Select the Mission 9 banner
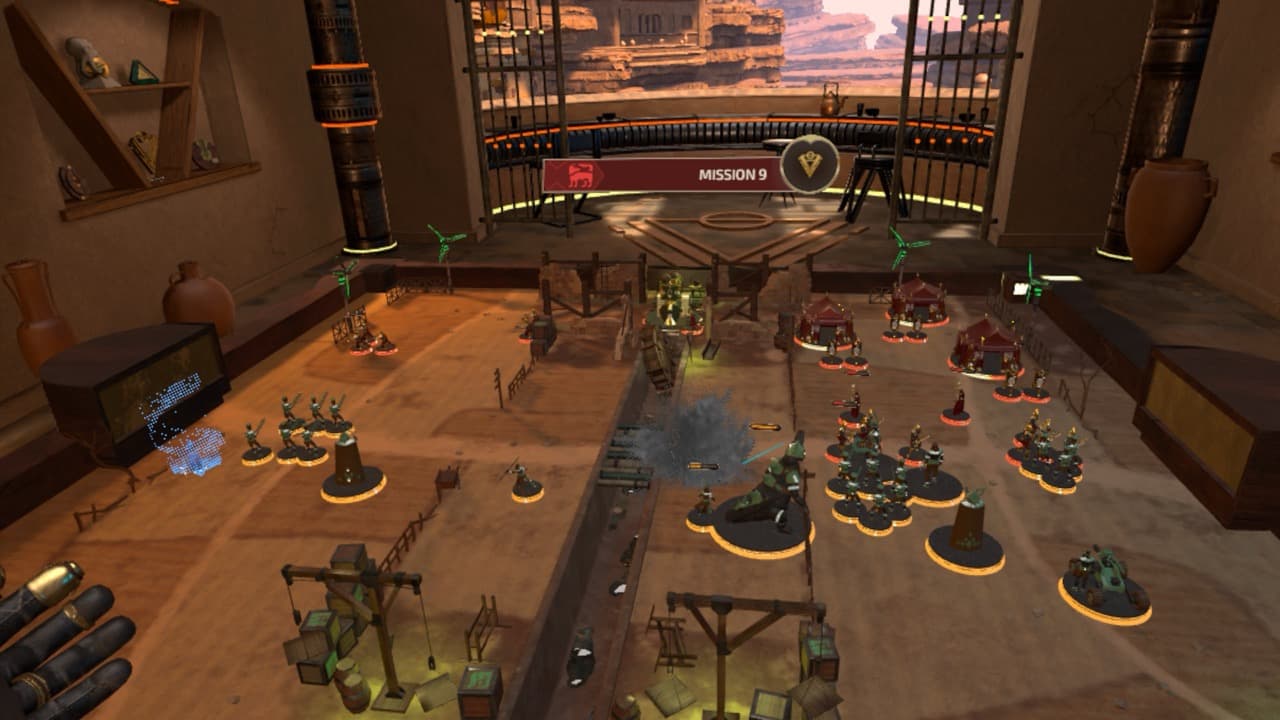 [665, 175]
